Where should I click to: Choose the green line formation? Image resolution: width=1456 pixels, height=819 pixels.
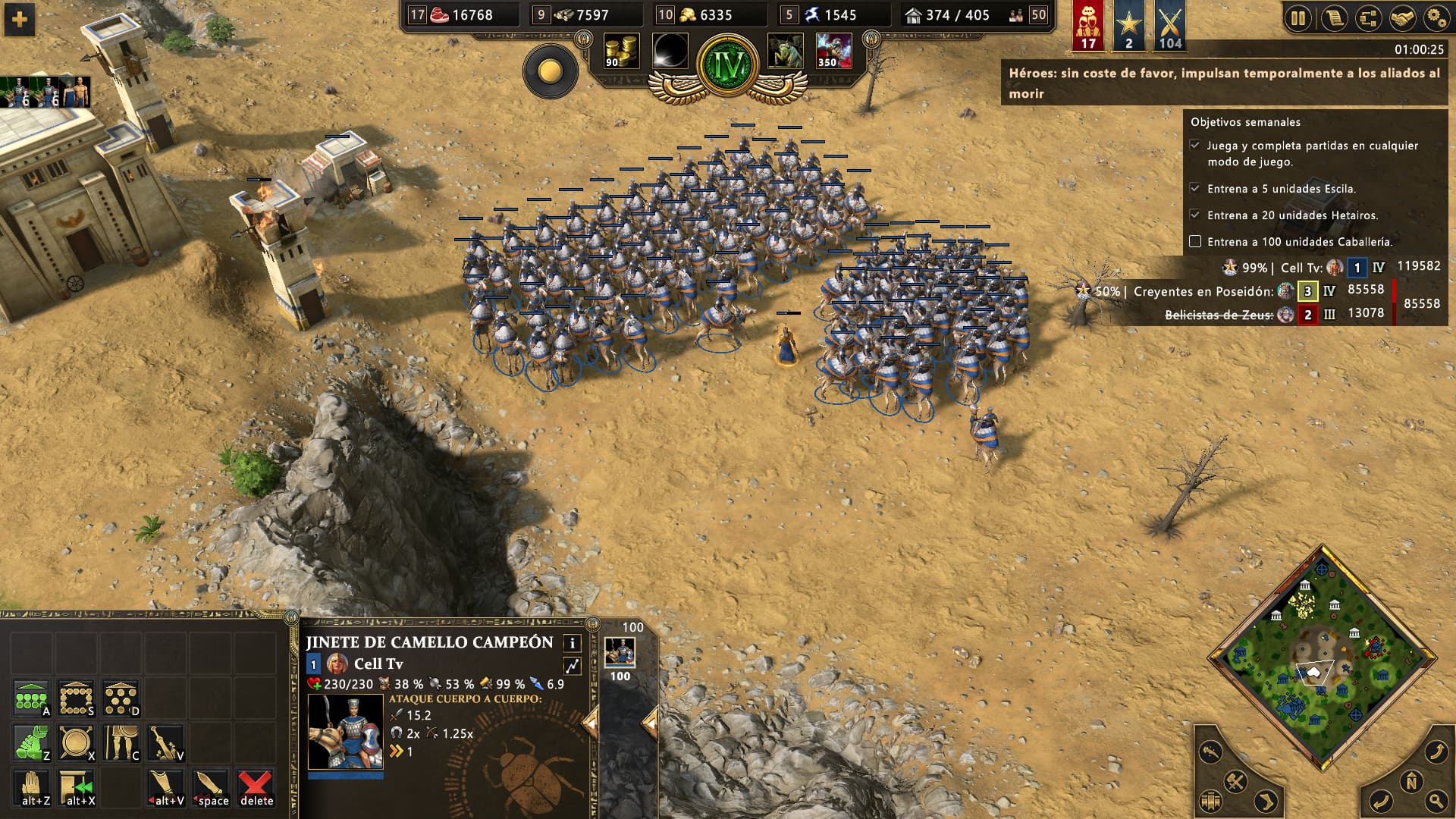click(31, 698)
